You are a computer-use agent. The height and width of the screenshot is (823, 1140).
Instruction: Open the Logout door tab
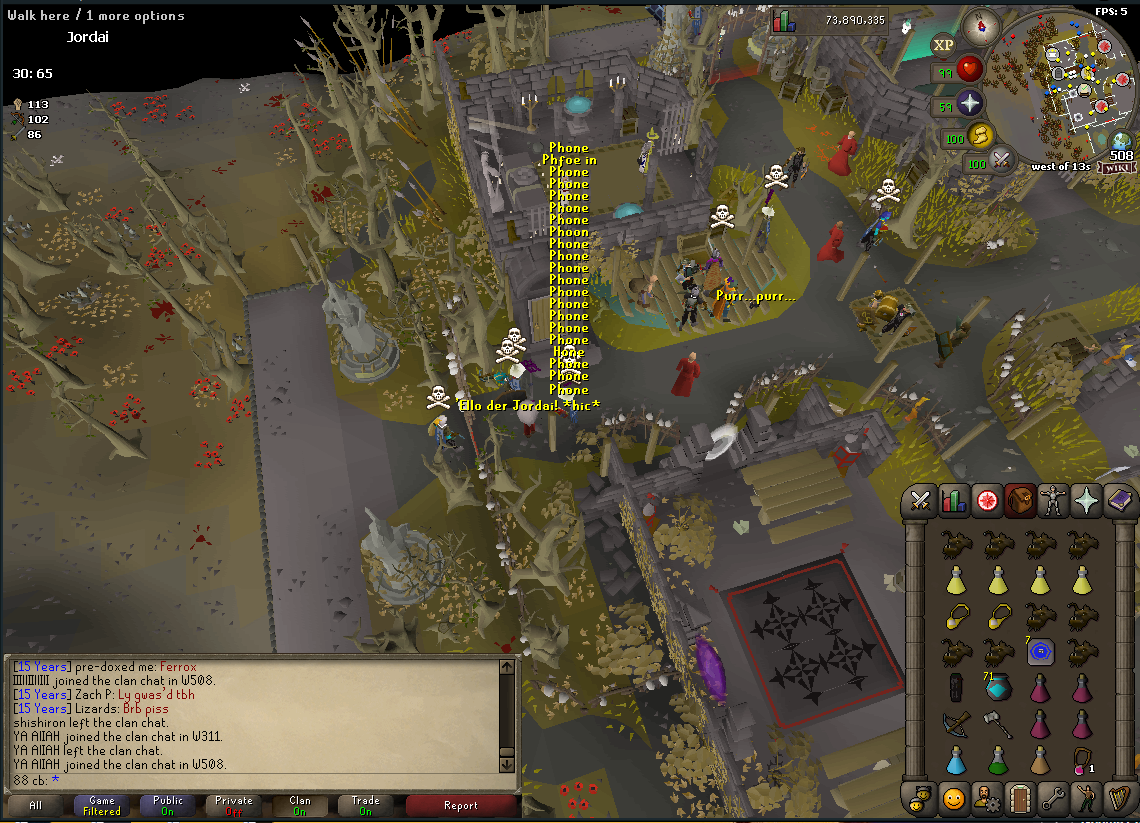tap(1020, 798)
